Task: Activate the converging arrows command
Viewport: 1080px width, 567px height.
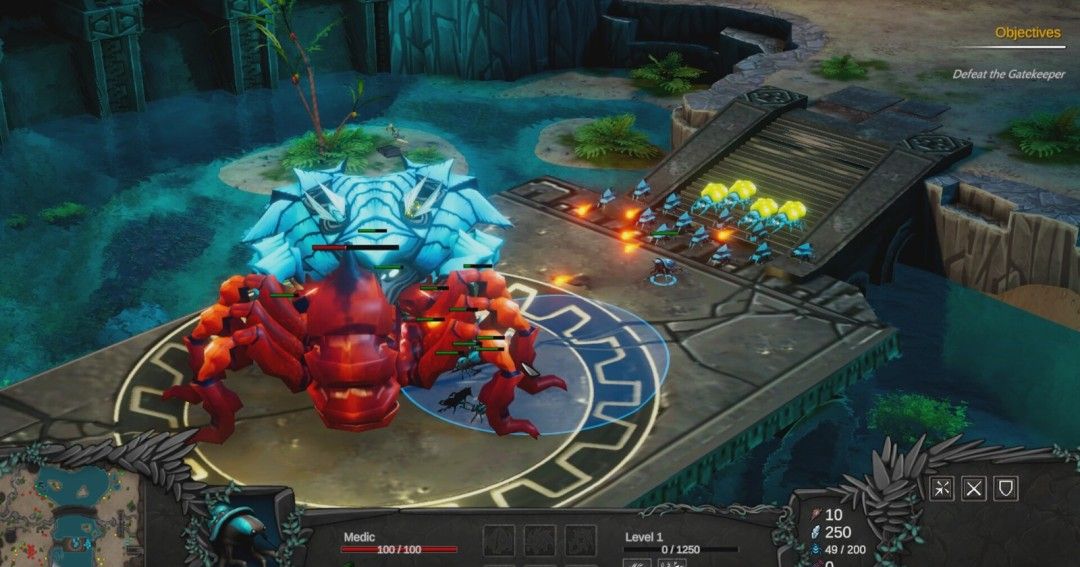Action: [941, 487]
